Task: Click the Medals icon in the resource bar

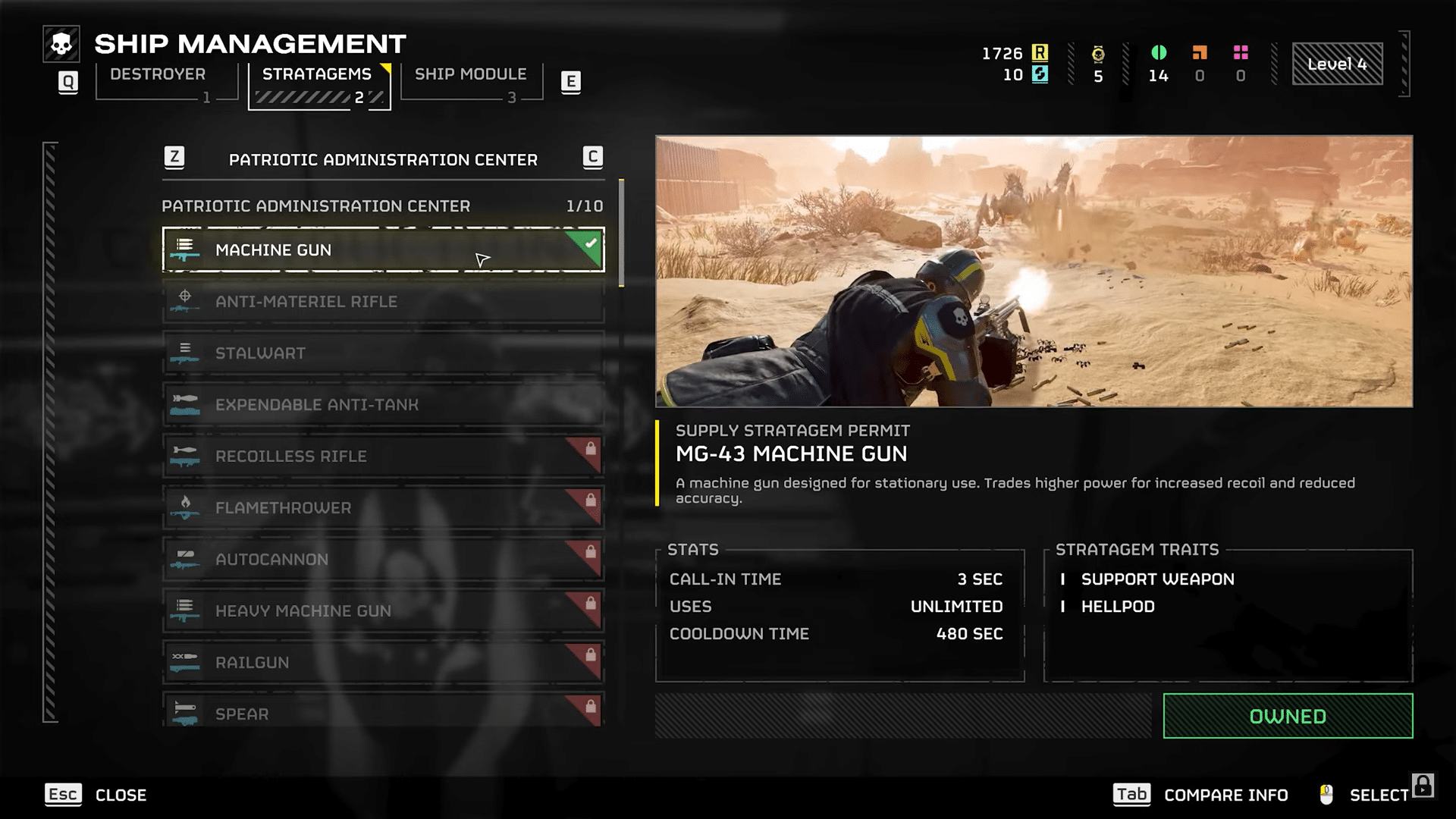Action: 1099,52
